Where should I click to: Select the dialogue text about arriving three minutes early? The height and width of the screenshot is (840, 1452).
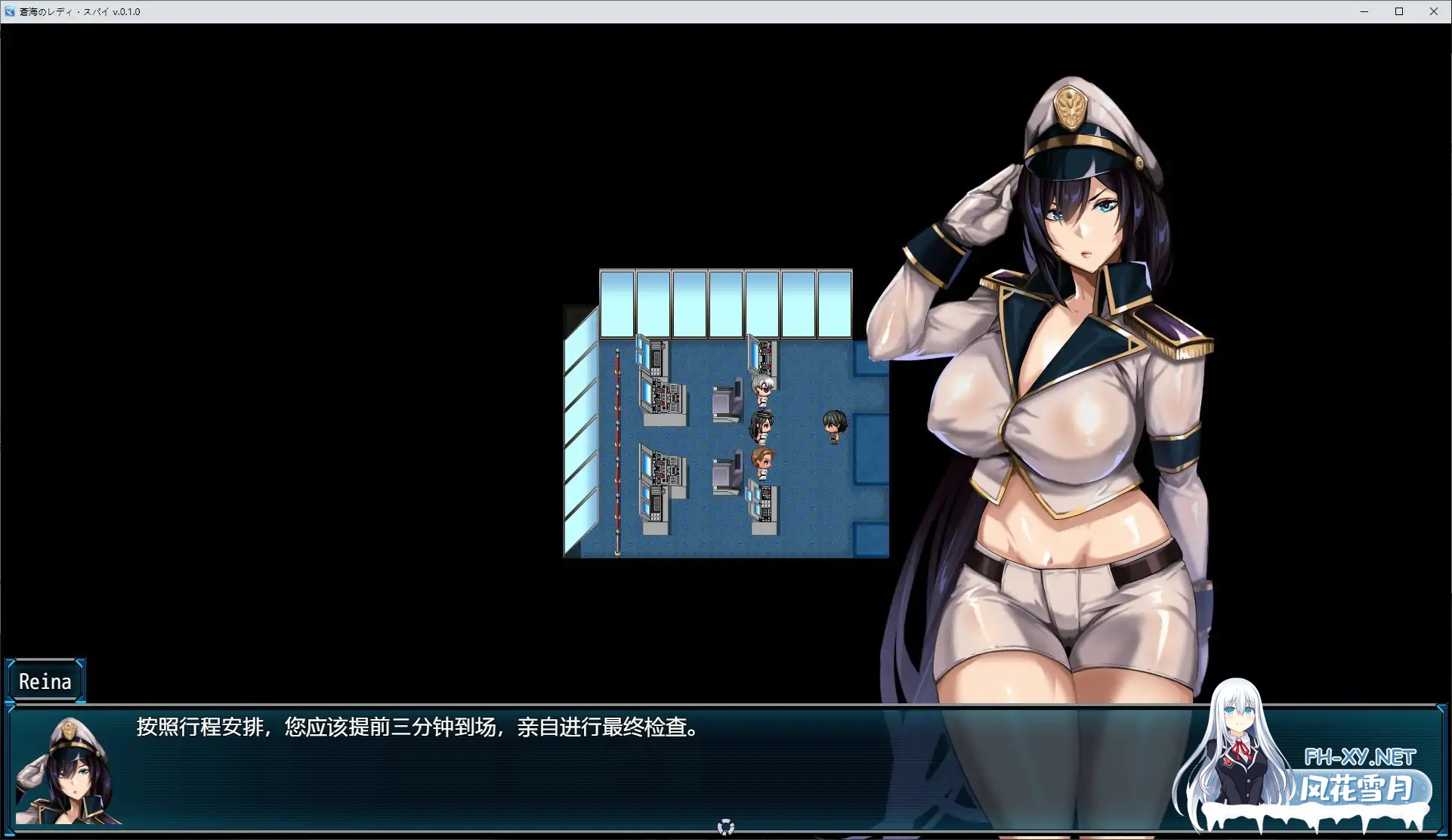point(416,729)
